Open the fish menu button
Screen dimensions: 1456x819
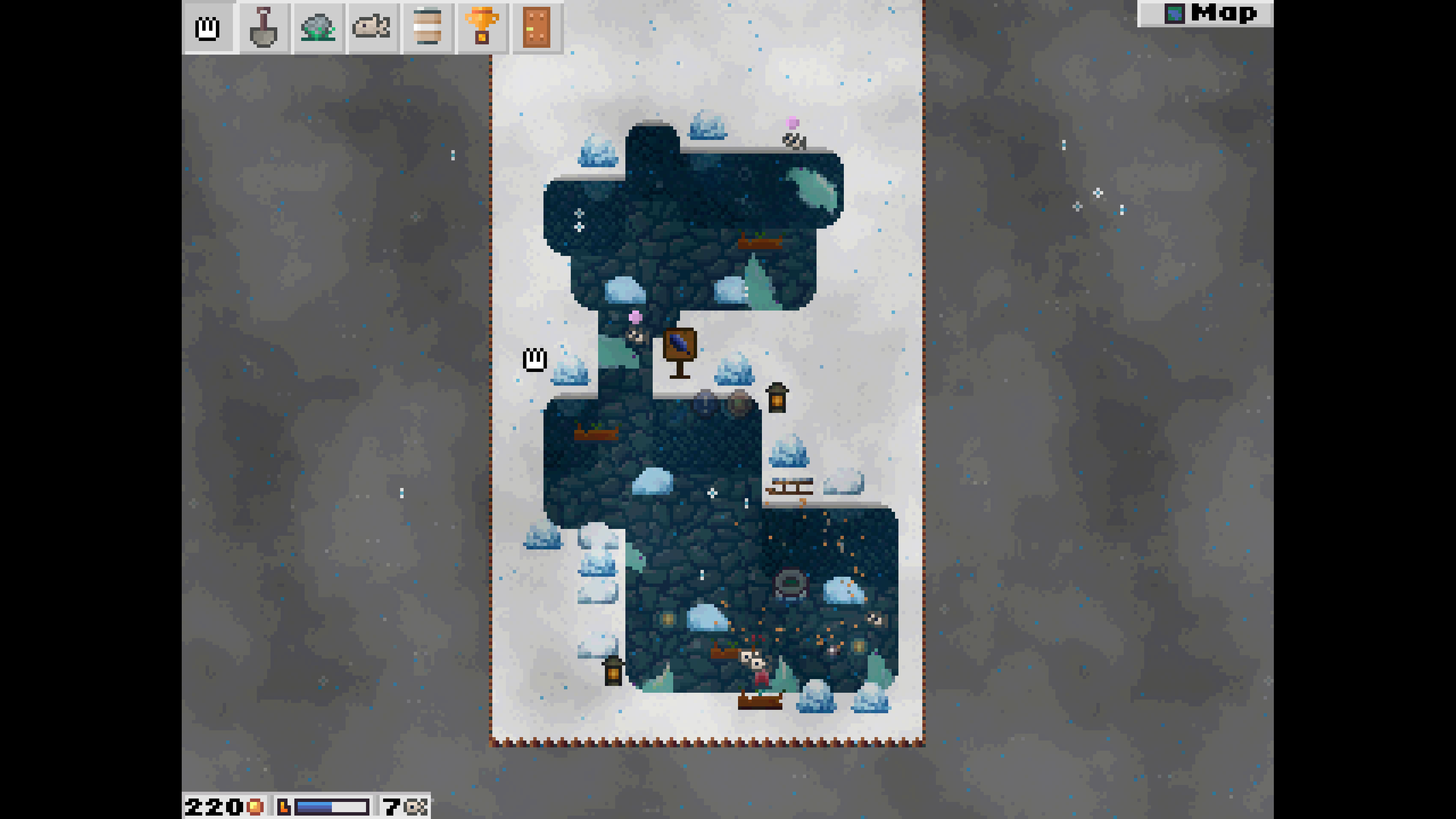coord(372,27)
